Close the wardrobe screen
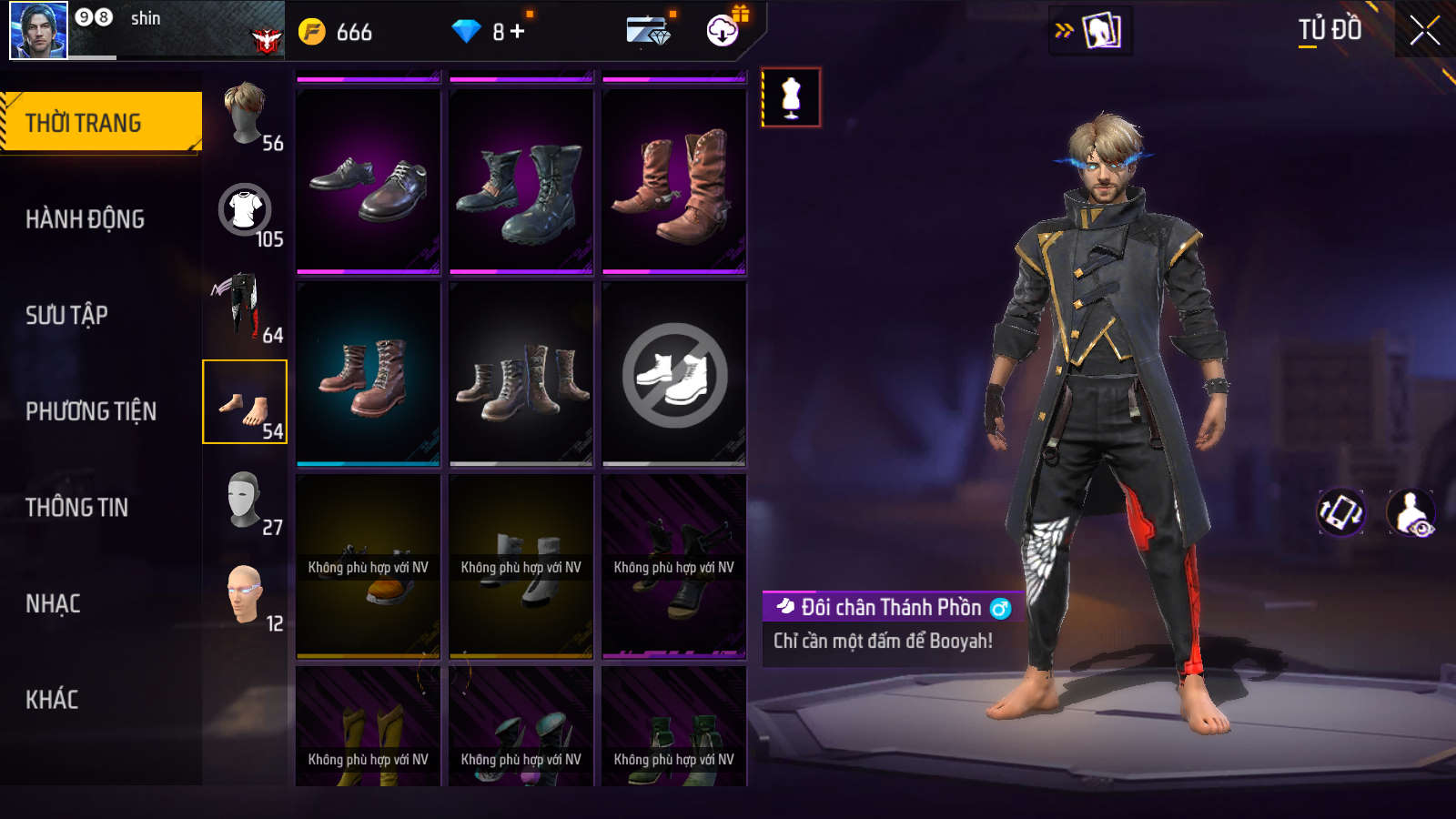This screenshot has height=819, width=1456. (1424, 31)
